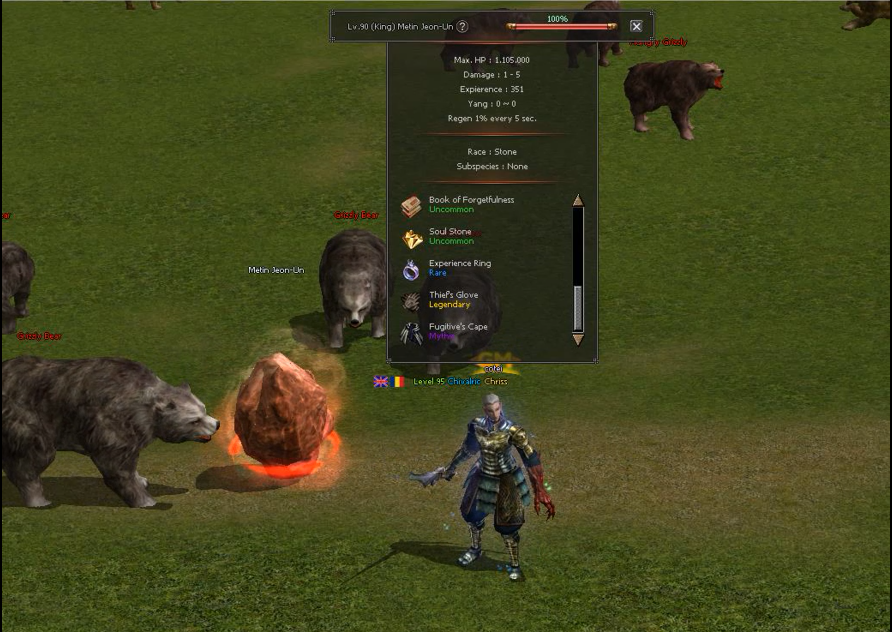Select the Fugitive's Cape drop entry
892x632 pixels.
point(458,332)
